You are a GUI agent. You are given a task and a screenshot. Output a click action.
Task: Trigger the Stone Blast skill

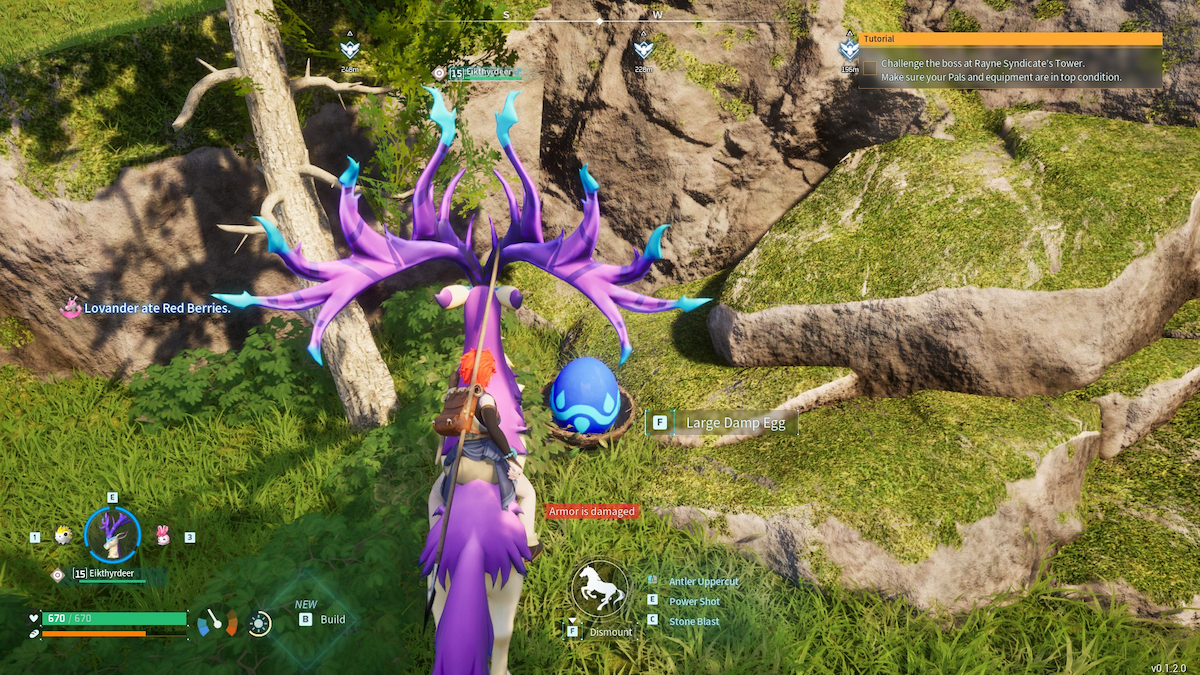point(694,621)
